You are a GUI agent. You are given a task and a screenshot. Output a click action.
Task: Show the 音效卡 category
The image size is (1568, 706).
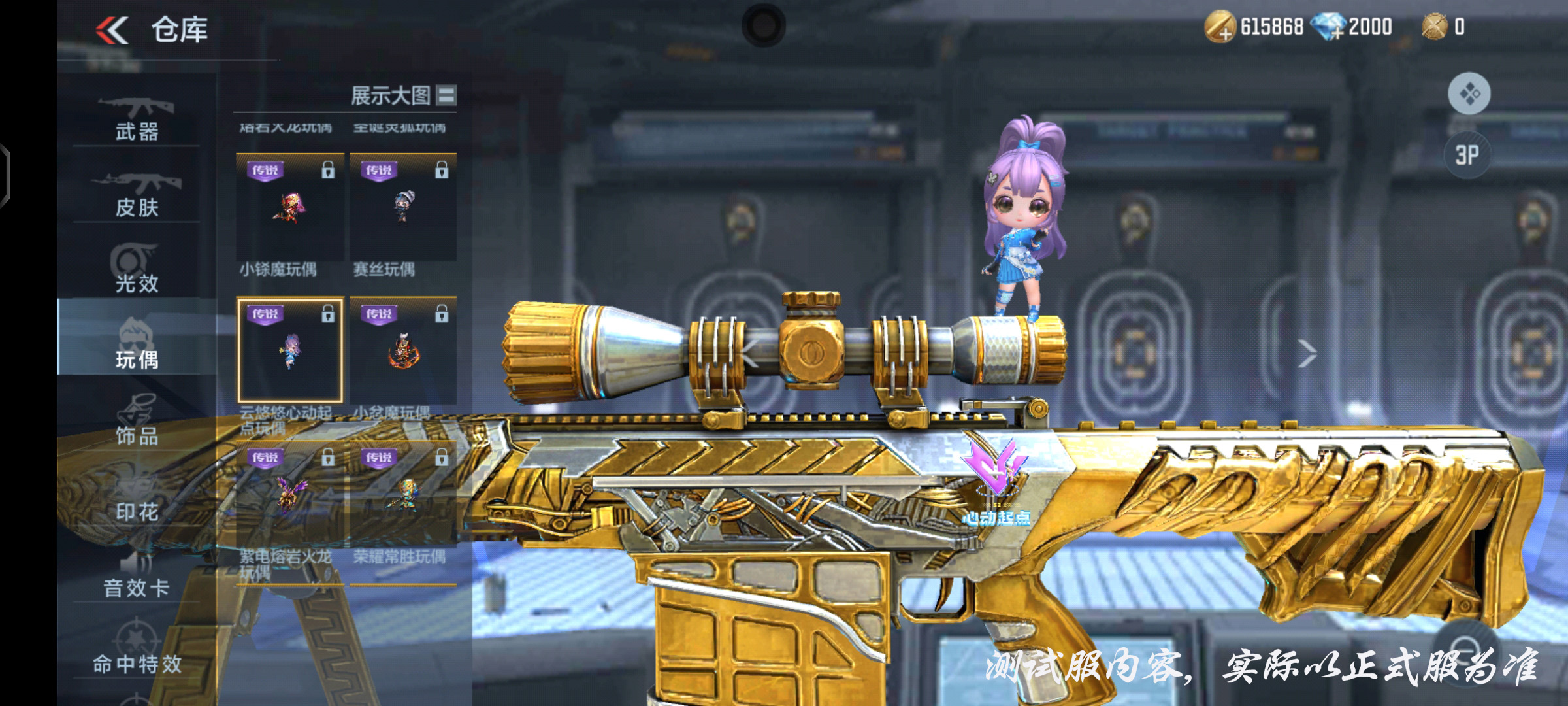pos(137,575)
